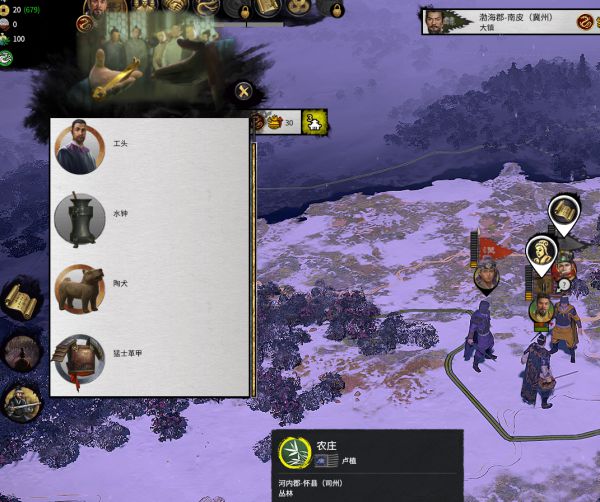Click the green dragon icon at top left
Viewport: 600px width, 502px height.
click(7, 58)
